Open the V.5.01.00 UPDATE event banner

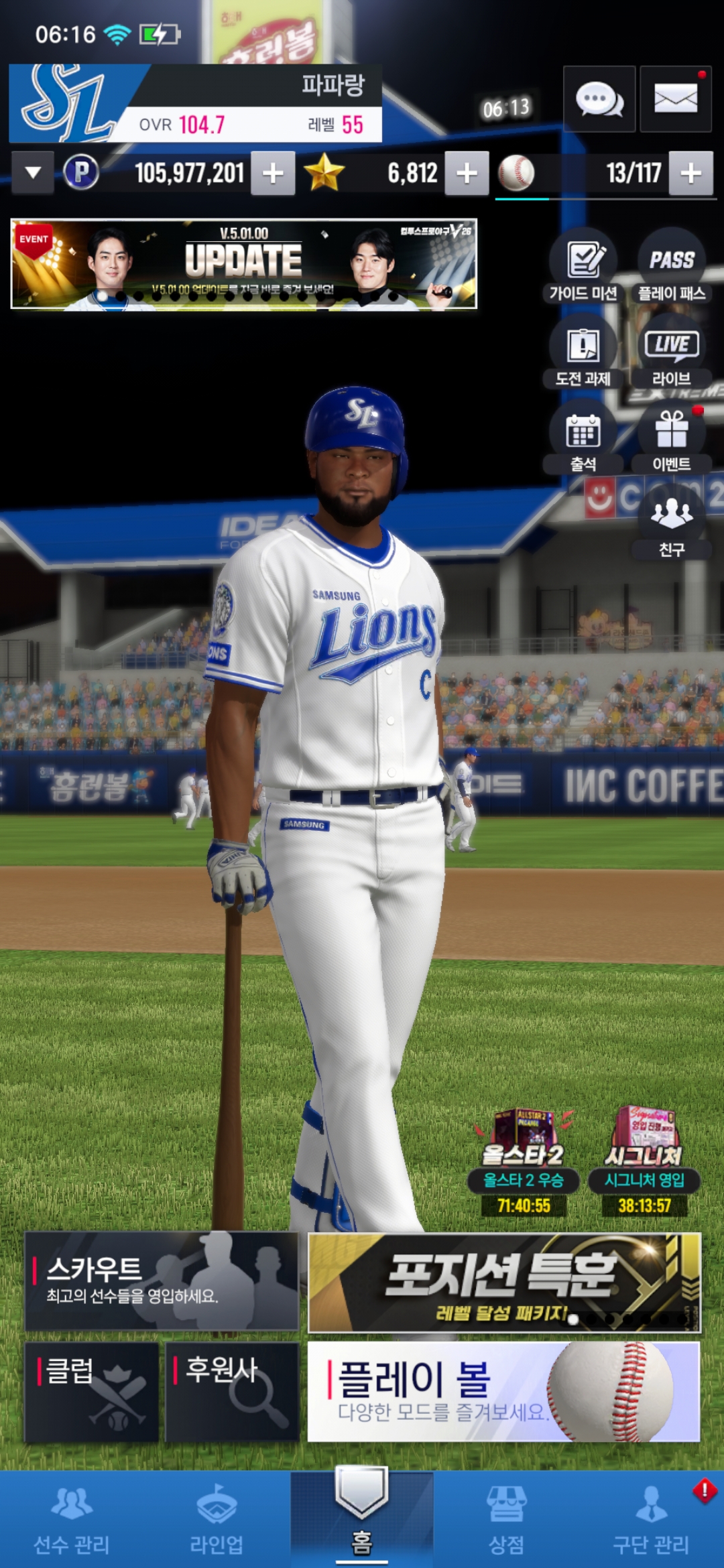(x=244, y=264)
